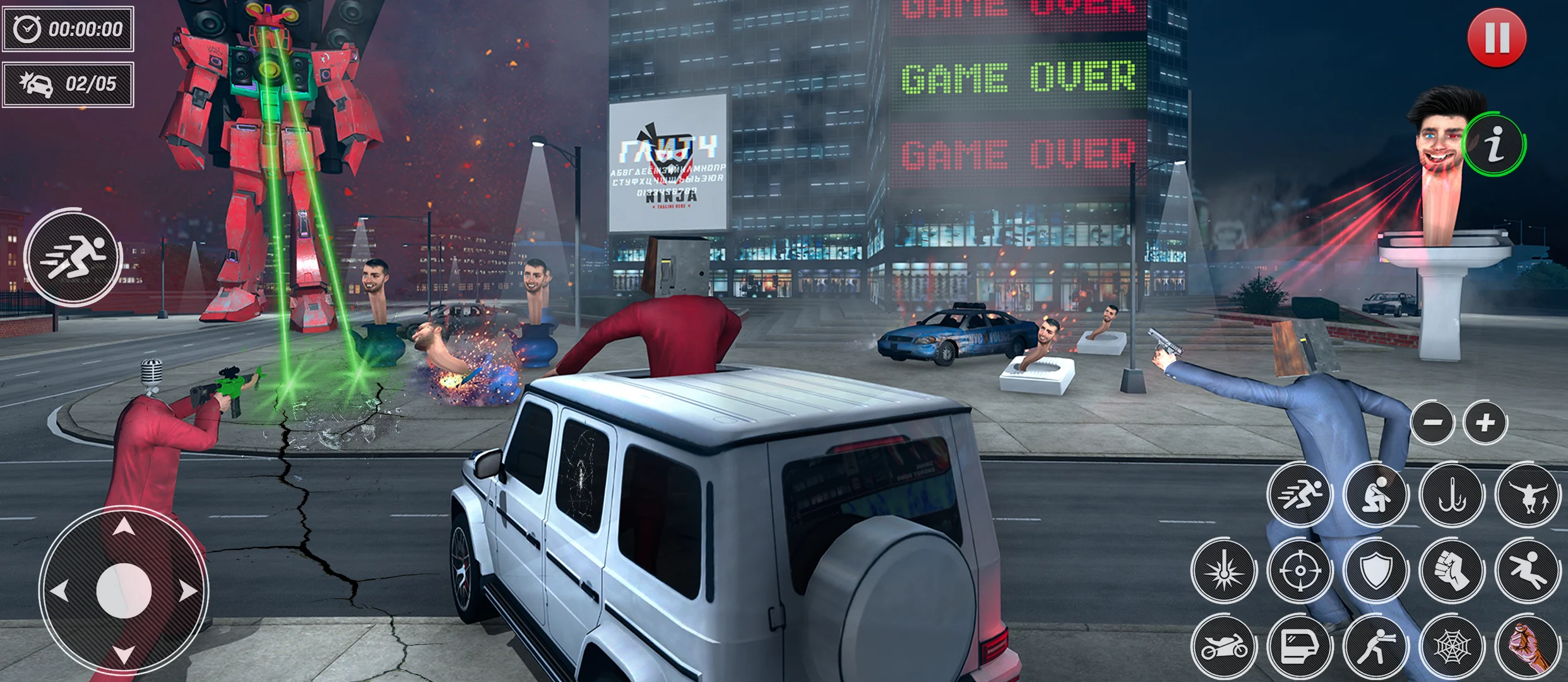The image size is (1568, 682).
Task: Activate the push attack icon
Action: click(1375, 647)
